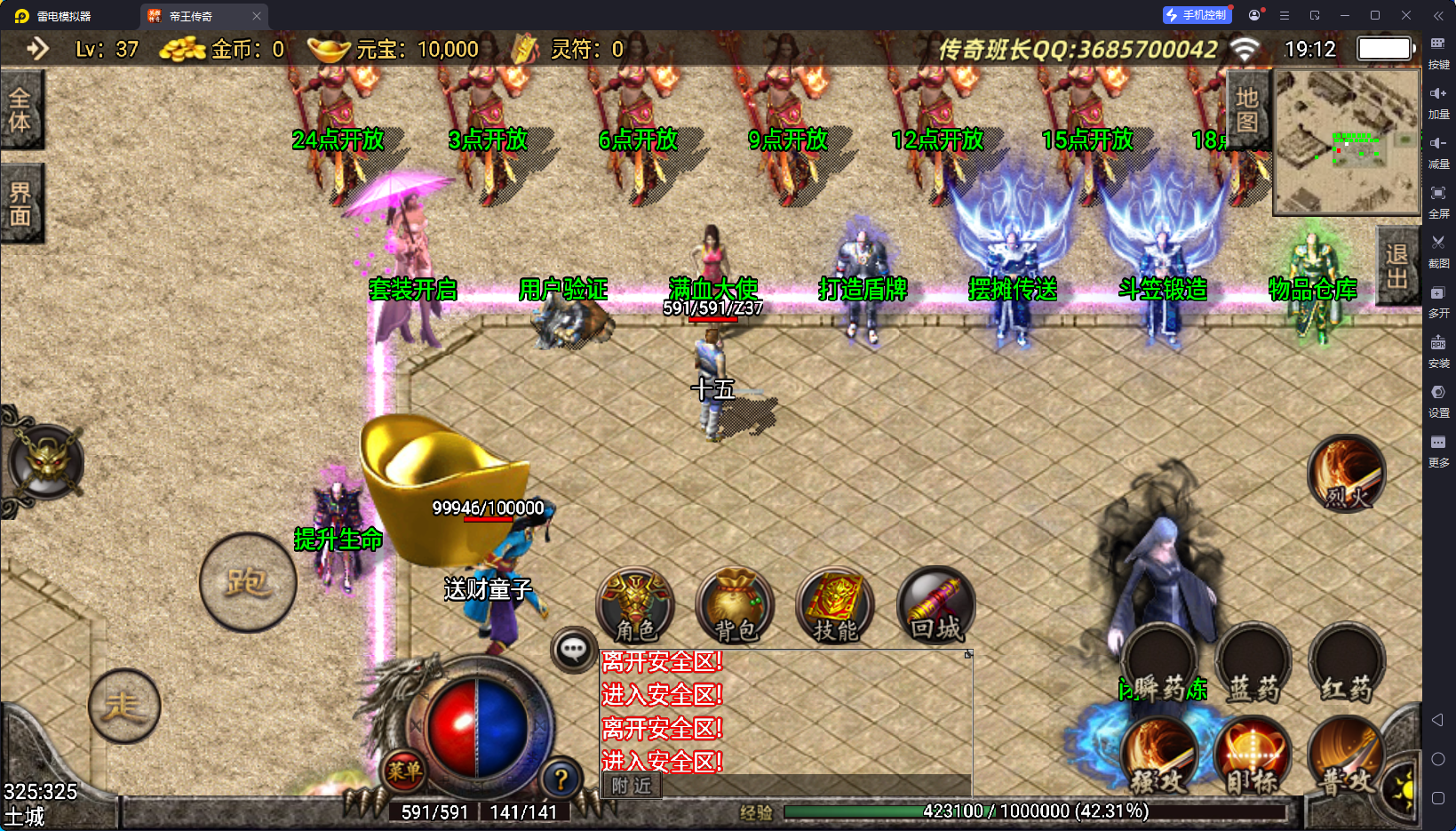Click the 退出 exit button
Screen dimensions: 1456x831
1396,266
